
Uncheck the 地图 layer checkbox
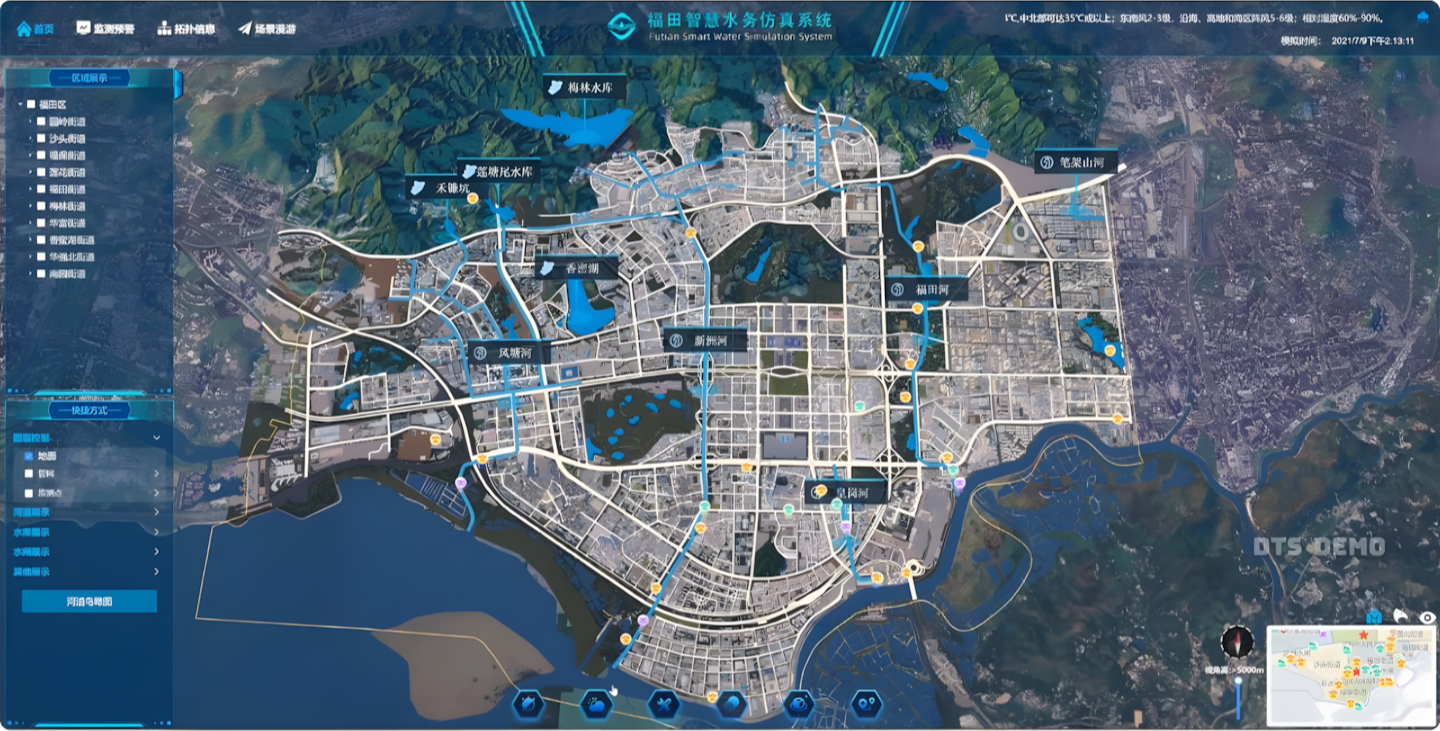(x=28, y=456)
